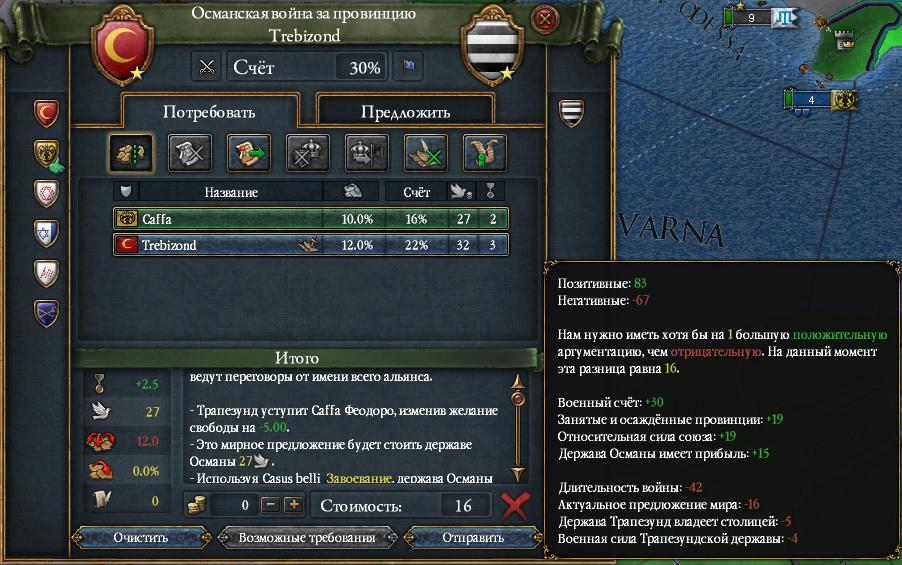Click the Очистить button
Image resolution: width=902 pixels, height=565 pixels.
point(141,537)
